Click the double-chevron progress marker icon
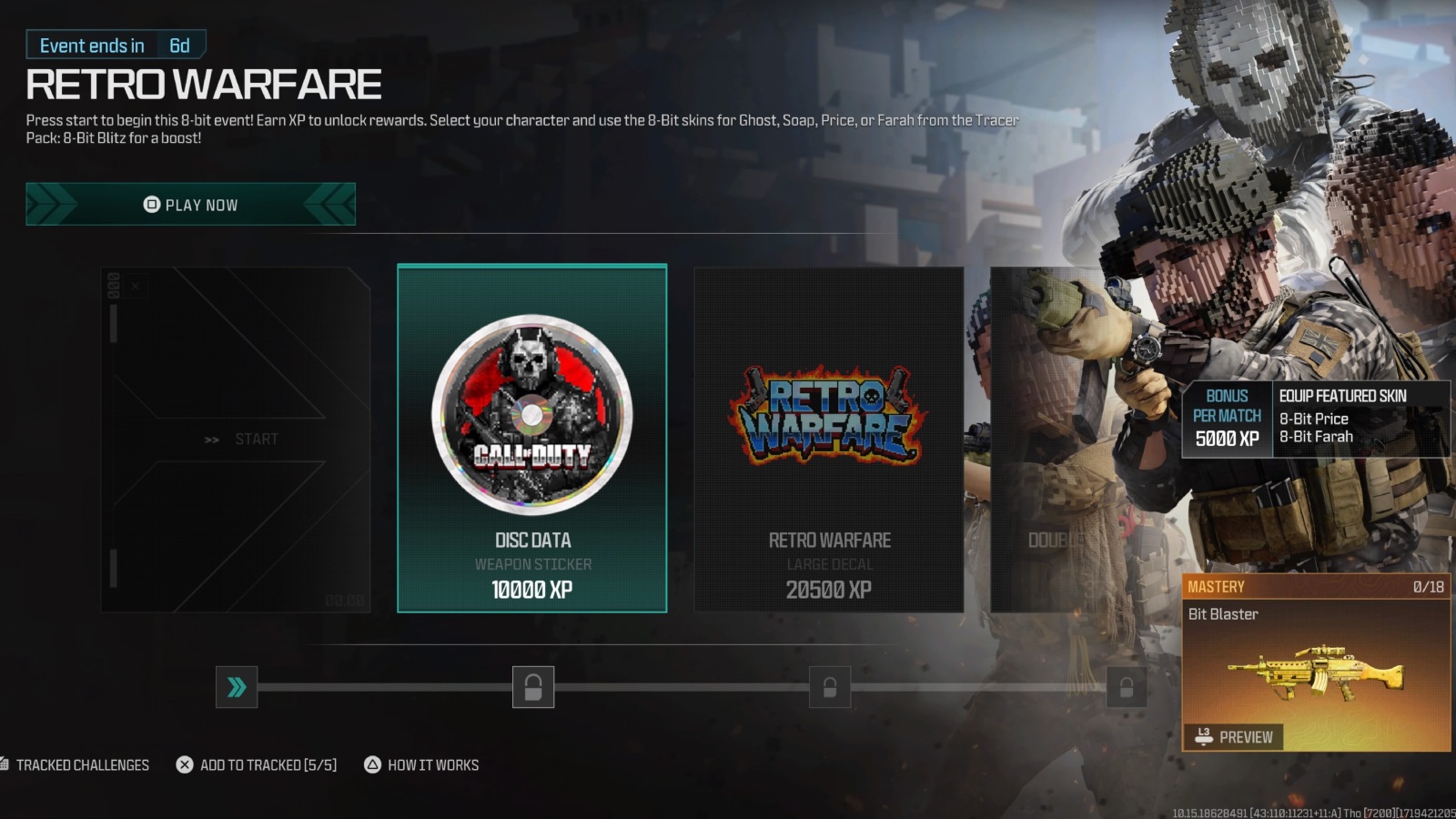 tap(236, 687)
